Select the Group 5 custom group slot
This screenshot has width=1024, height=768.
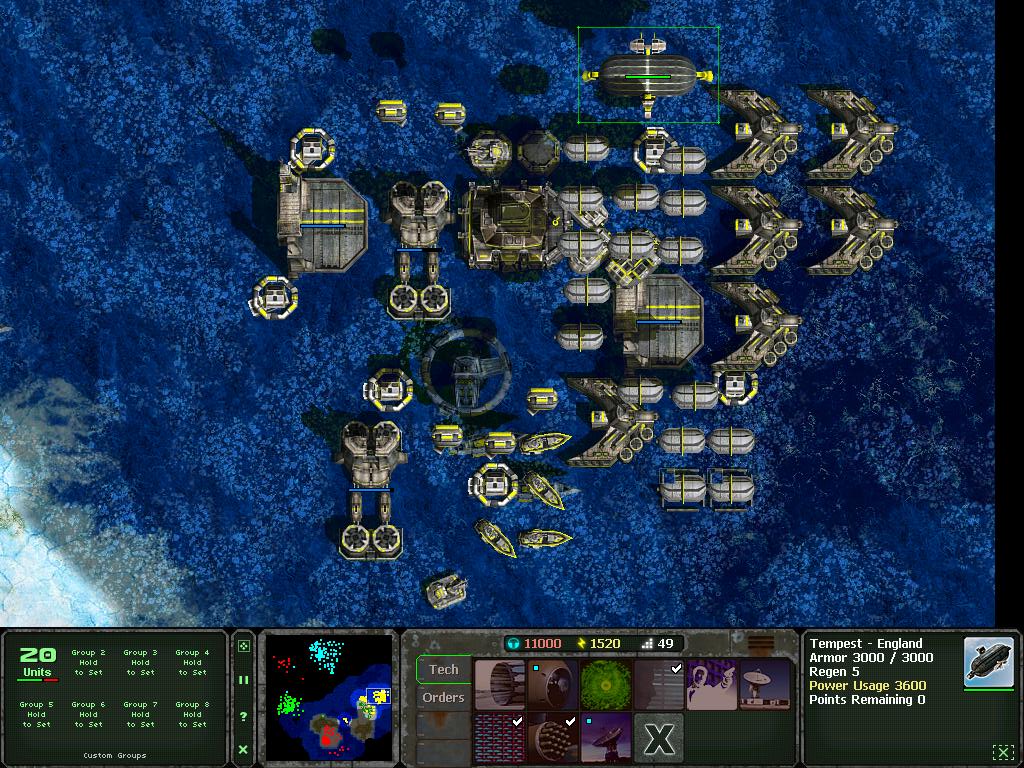click(37, 714)
